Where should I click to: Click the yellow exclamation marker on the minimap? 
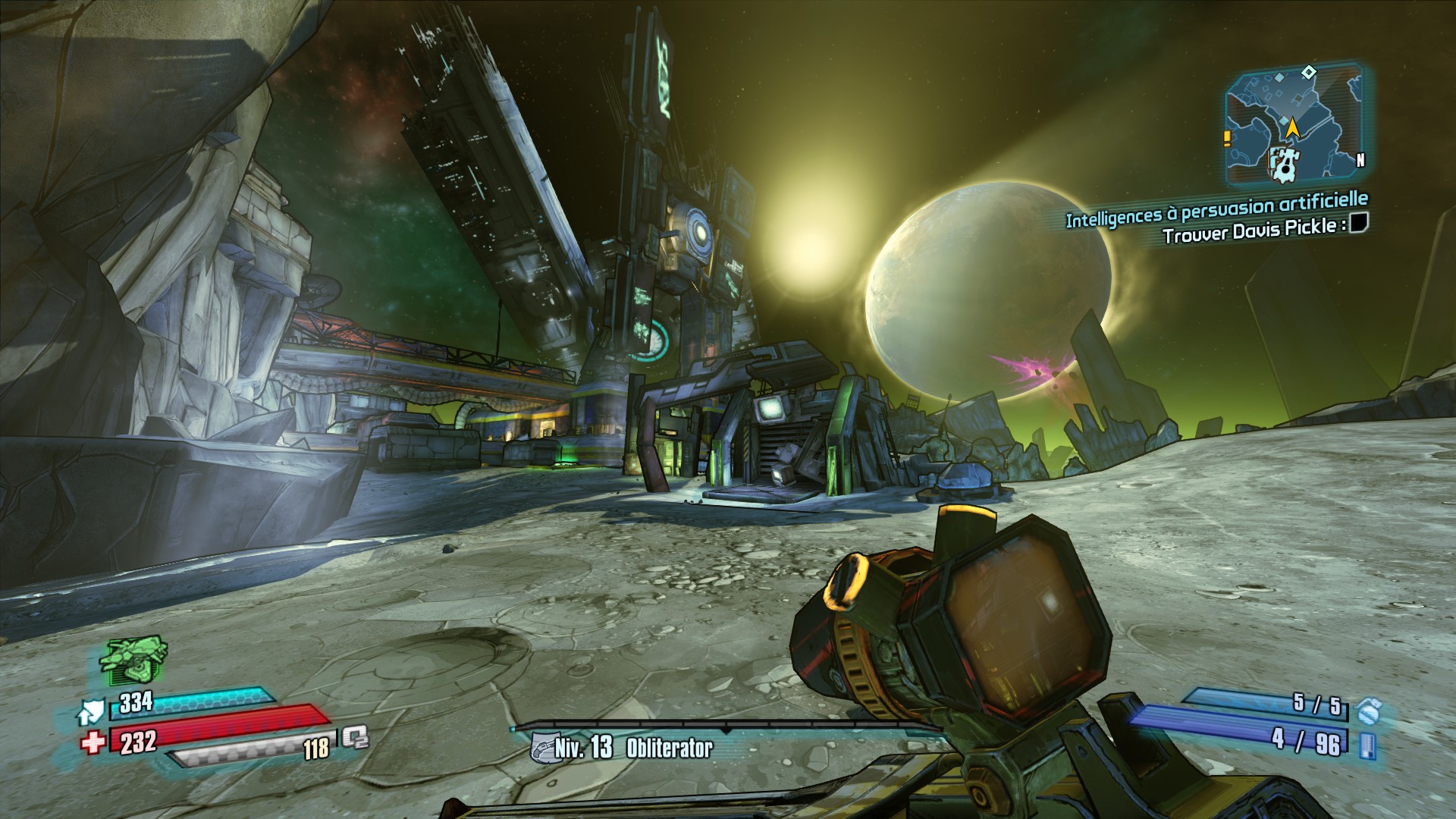1226,139
